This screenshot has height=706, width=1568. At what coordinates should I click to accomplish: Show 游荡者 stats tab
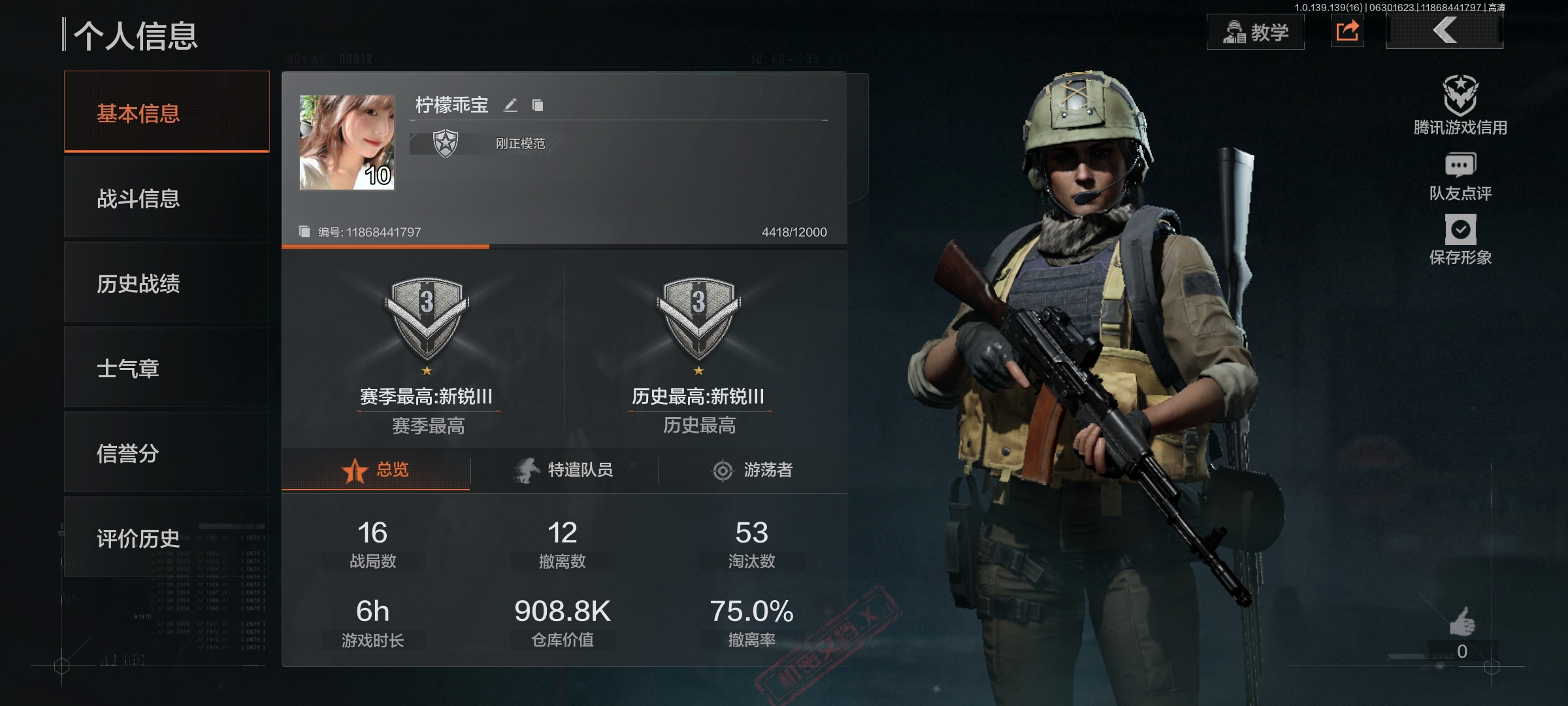click(x=752, y=470)
